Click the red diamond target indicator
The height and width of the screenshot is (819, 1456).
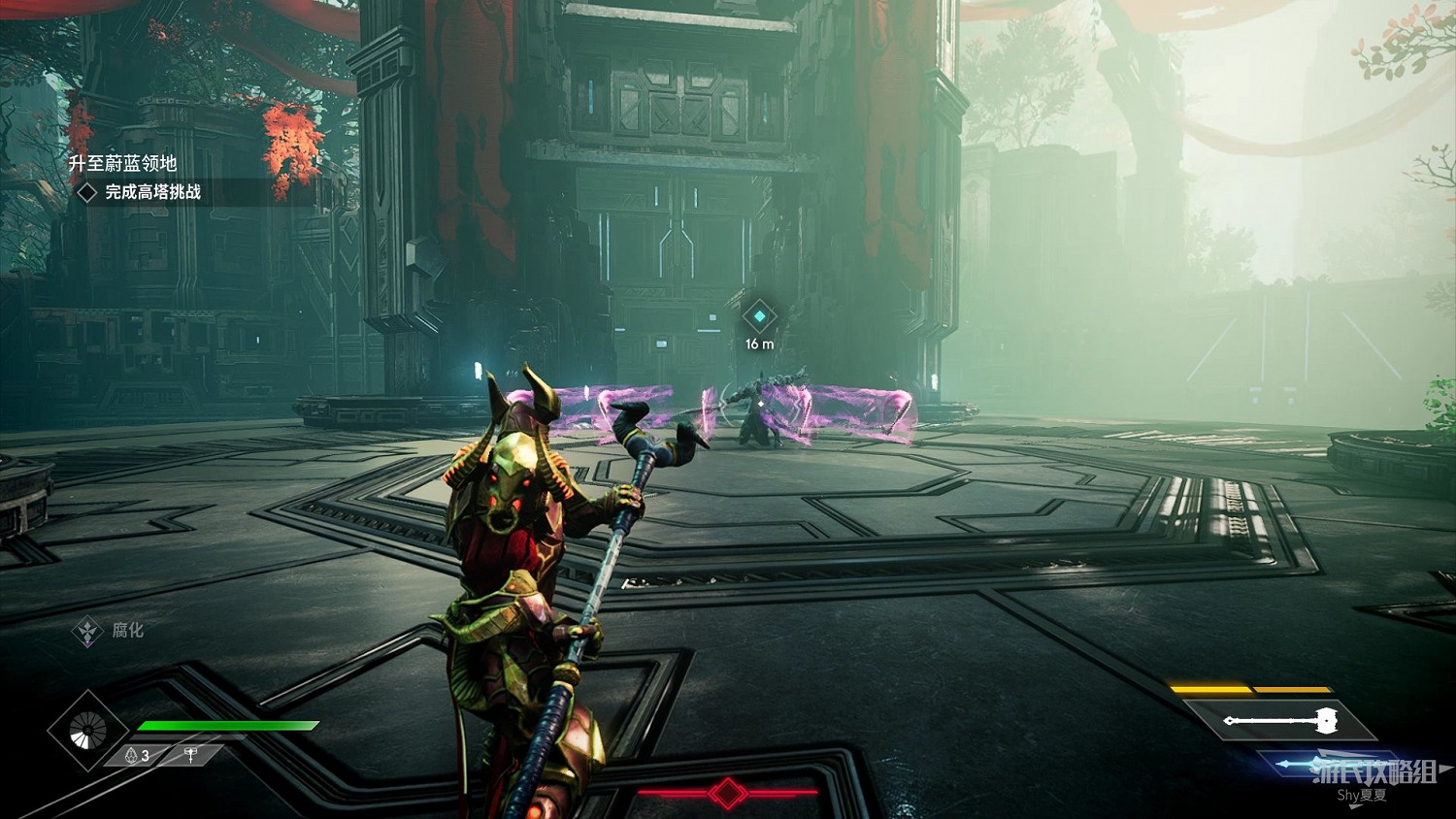pos(727,792)
